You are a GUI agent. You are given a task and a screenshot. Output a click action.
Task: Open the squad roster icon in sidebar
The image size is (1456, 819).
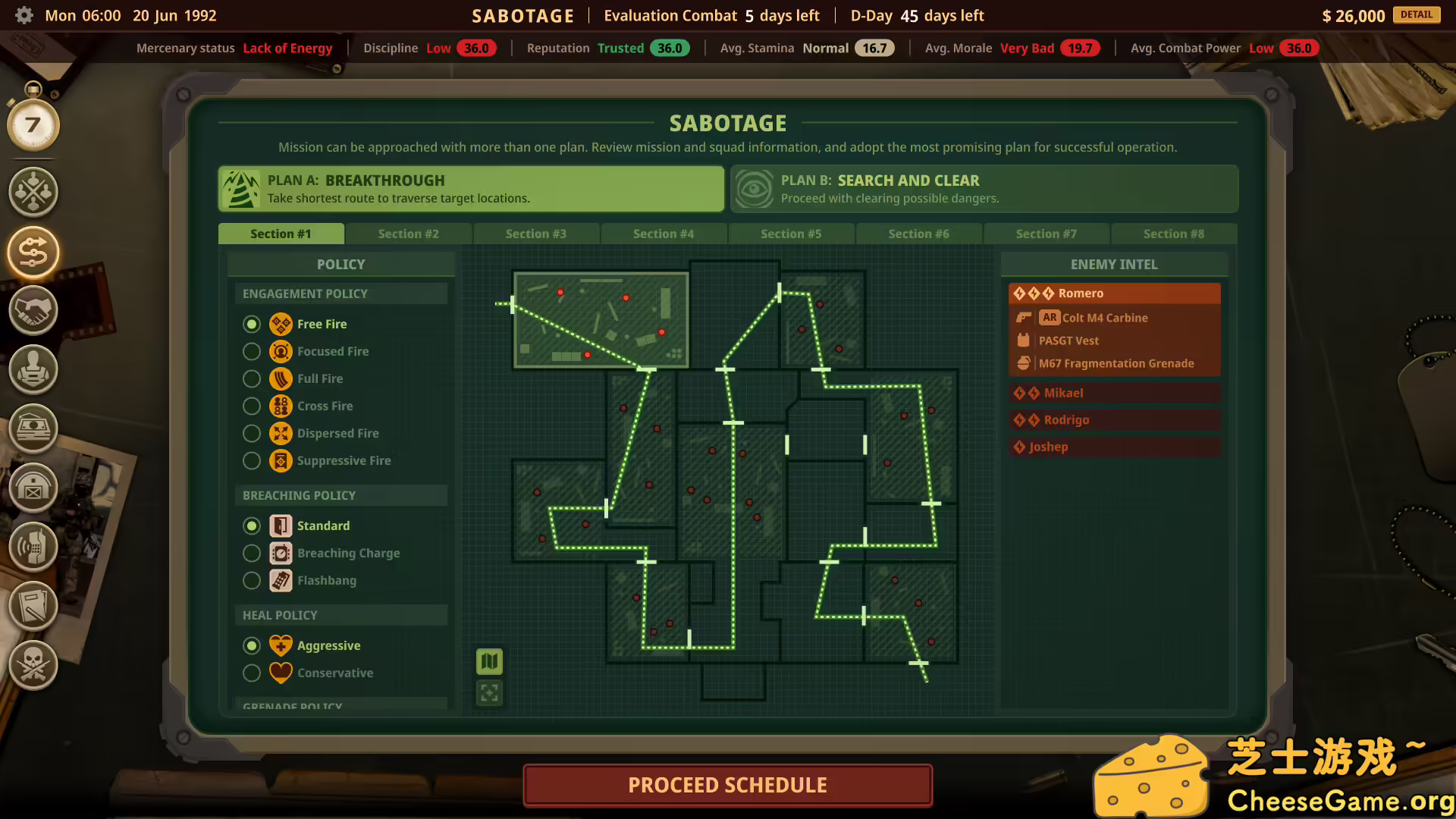33,192
